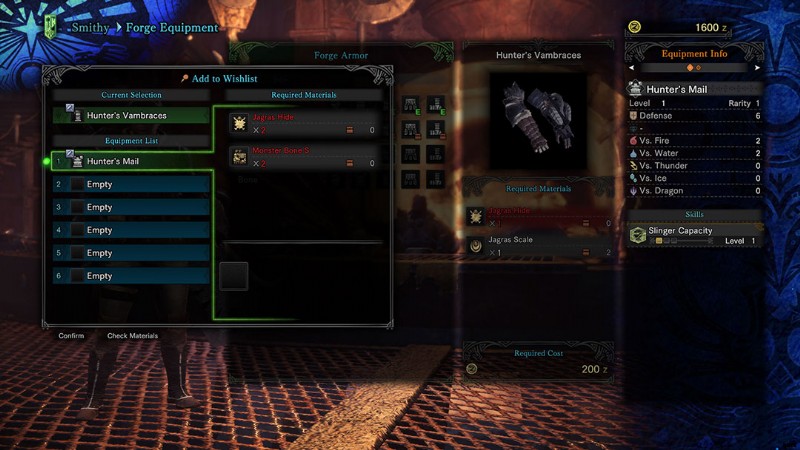The height and width of the screenshot is (450, 800).
Task: Choose Hunter's Vambraces under Current Selection
Action: (131, 115)
